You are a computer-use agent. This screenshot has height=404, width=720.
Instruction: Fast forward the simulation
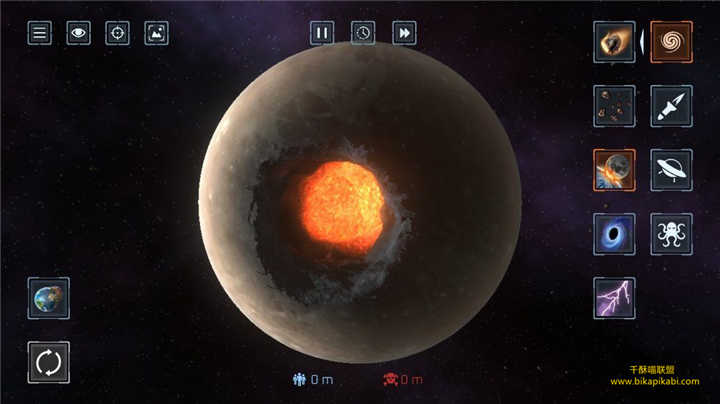point(404,33)
